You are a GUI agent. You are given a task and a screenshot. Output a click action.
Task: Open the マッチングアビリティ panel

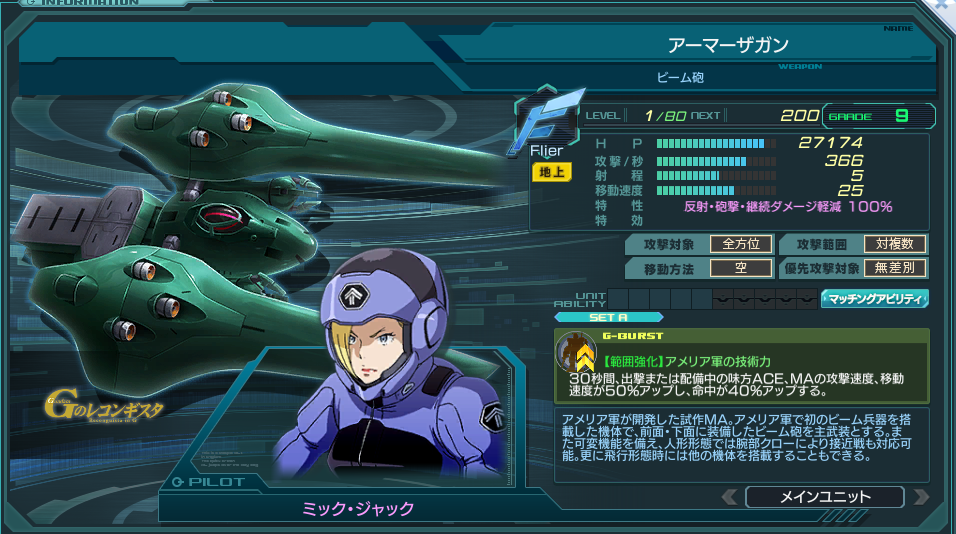click(875, 298)
